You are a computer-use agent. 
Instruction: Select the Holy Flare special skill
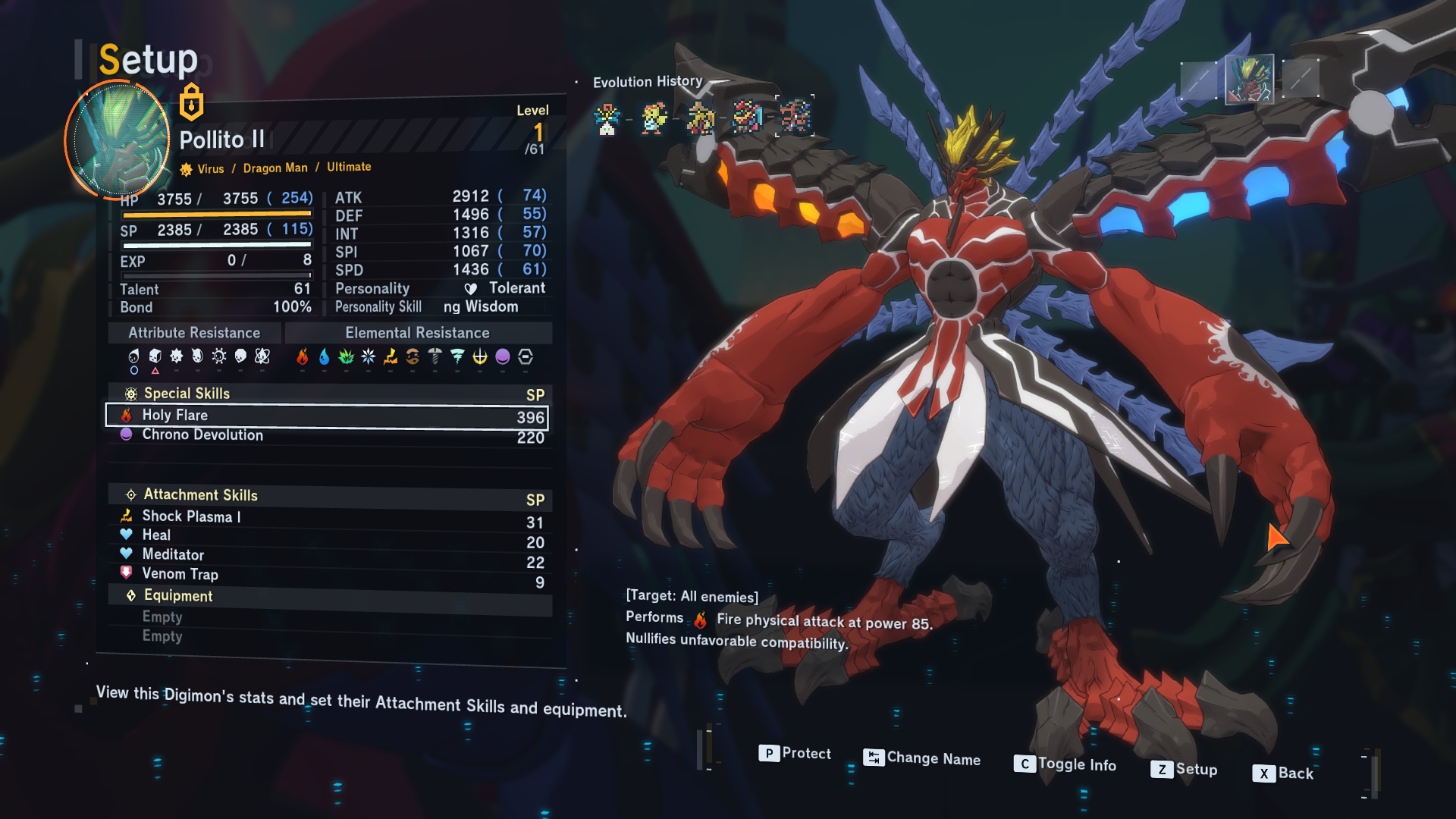326,416
